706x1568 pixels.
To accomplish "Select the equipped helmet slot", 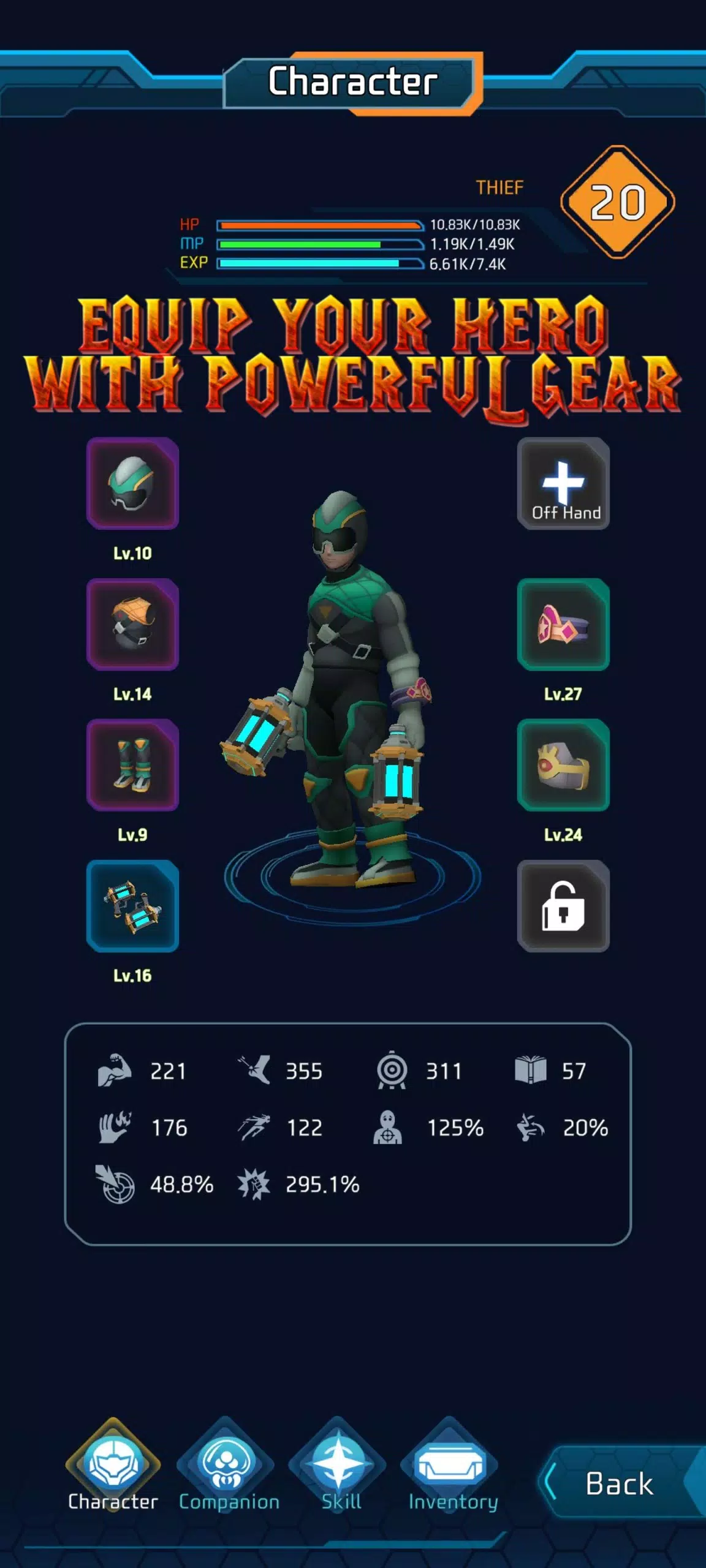I will 132,483.
